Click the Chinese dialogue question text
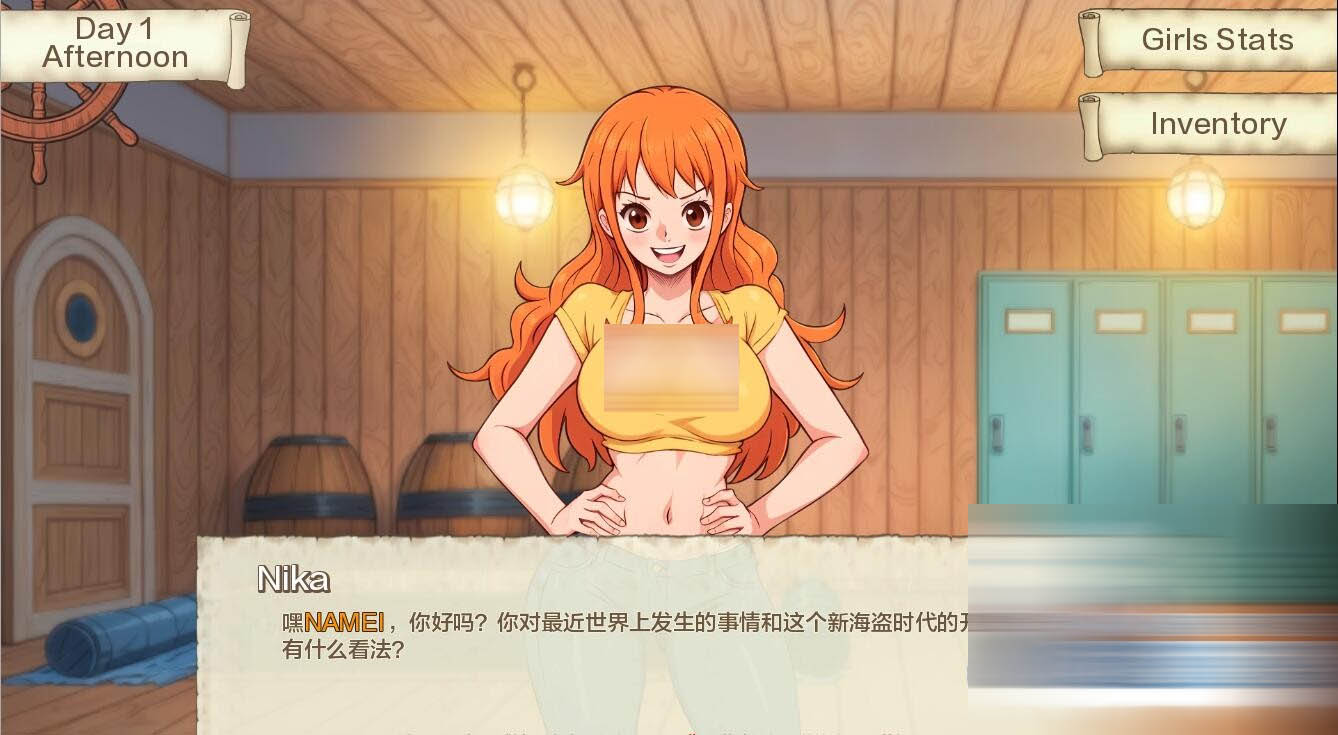The image size is (1338, 735). click(x=550, y=635)
